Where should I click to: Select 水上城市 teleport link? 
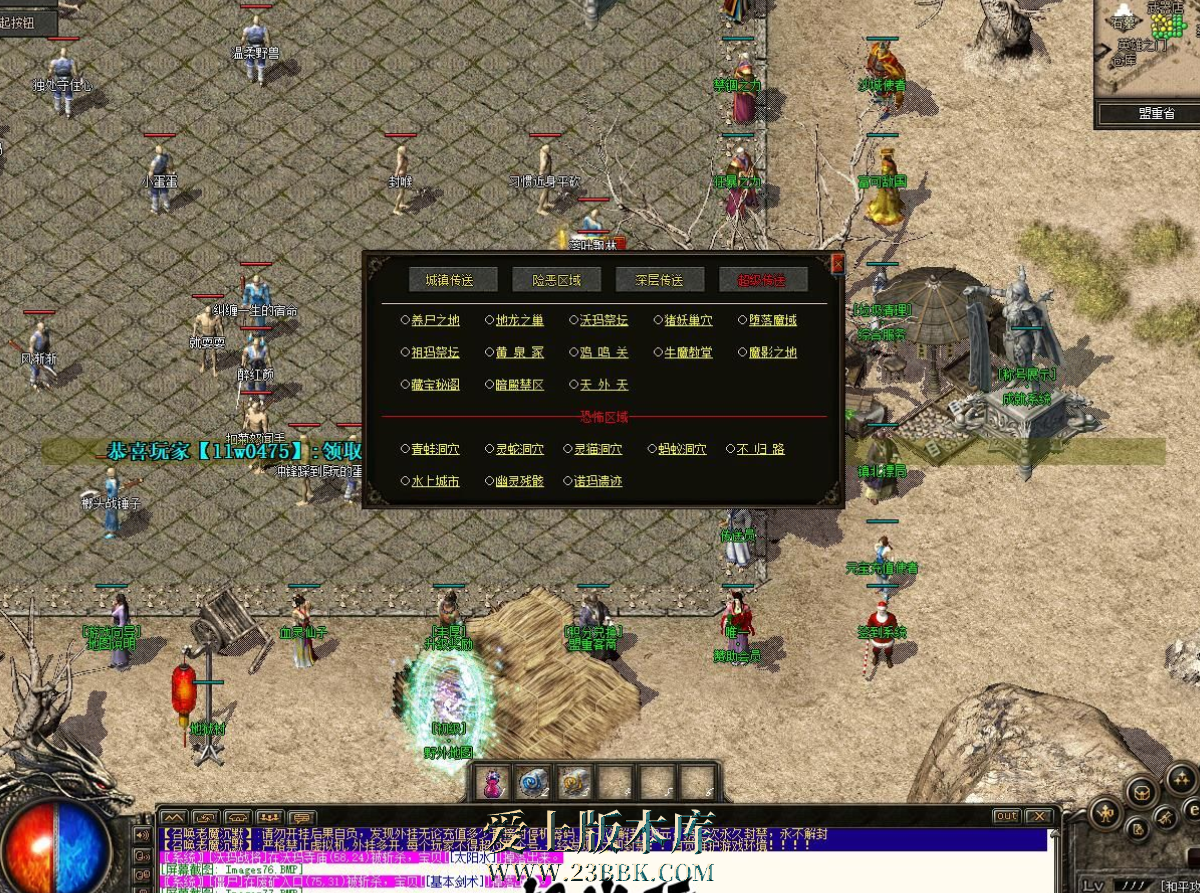click(x=435, y=482)
